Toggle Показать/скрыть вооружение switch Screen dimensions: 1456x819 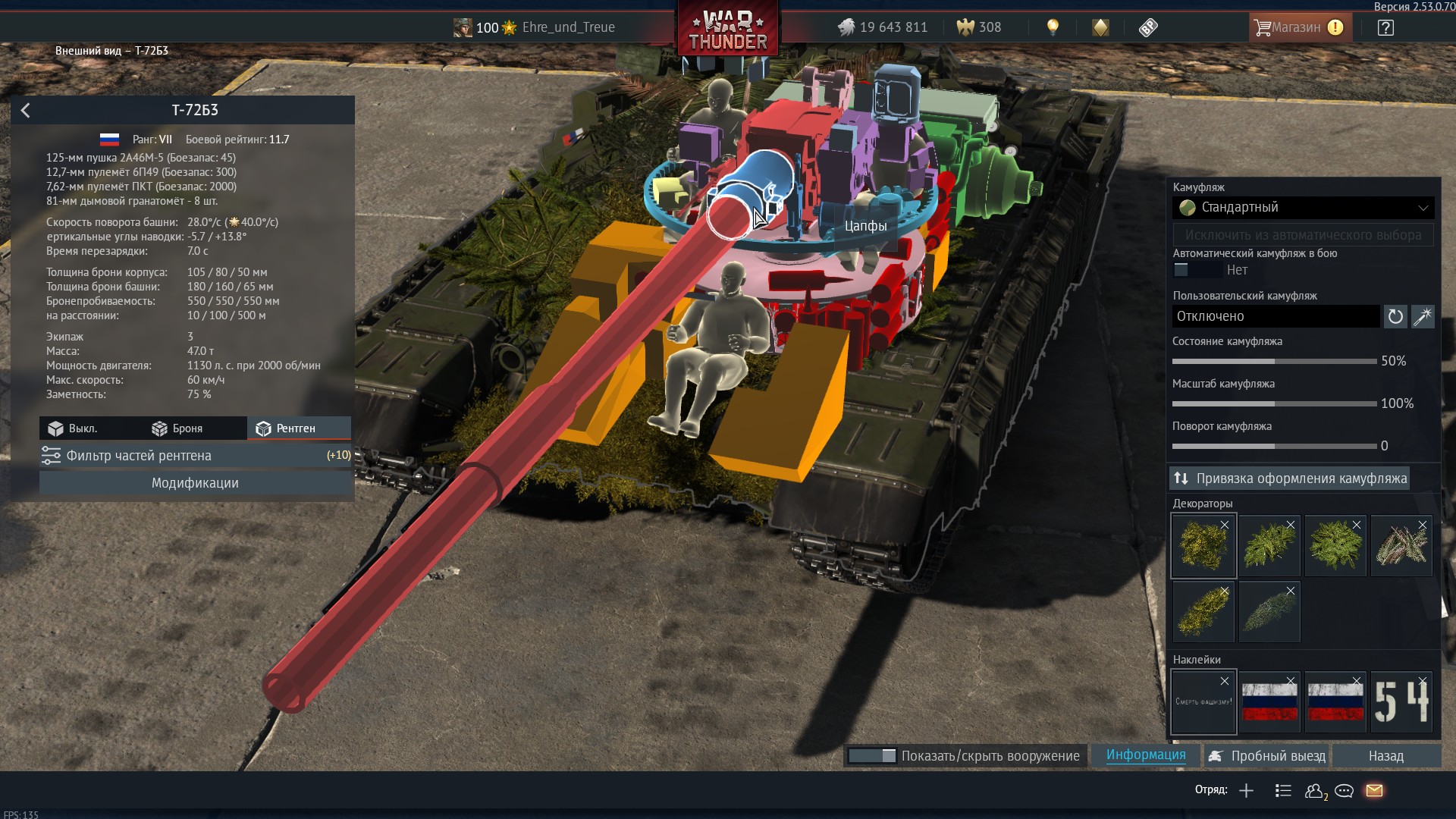point(872,756)
